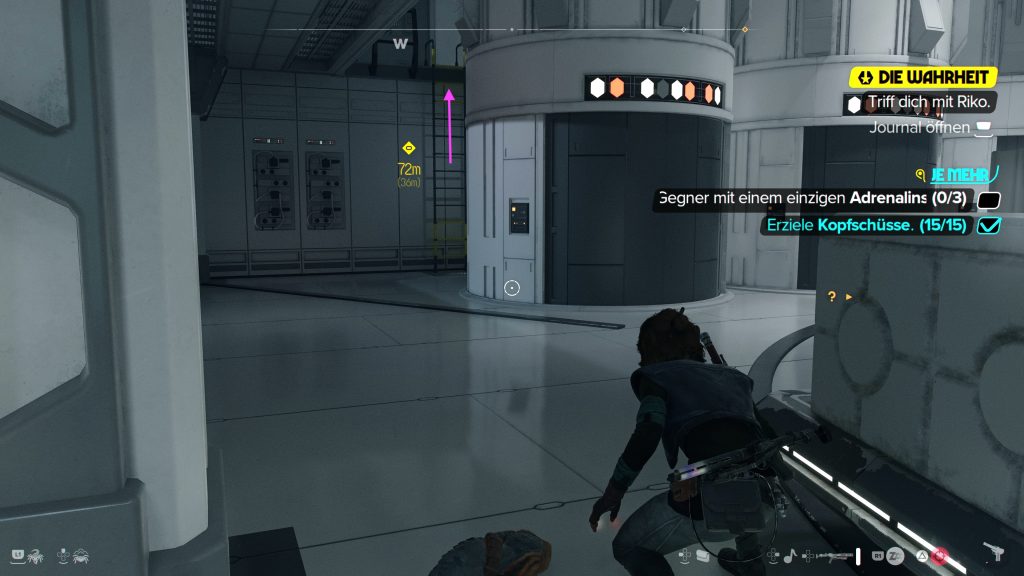Select the blaster pistol weapon icon
1024x576 pixels.
tap(996, 552)
